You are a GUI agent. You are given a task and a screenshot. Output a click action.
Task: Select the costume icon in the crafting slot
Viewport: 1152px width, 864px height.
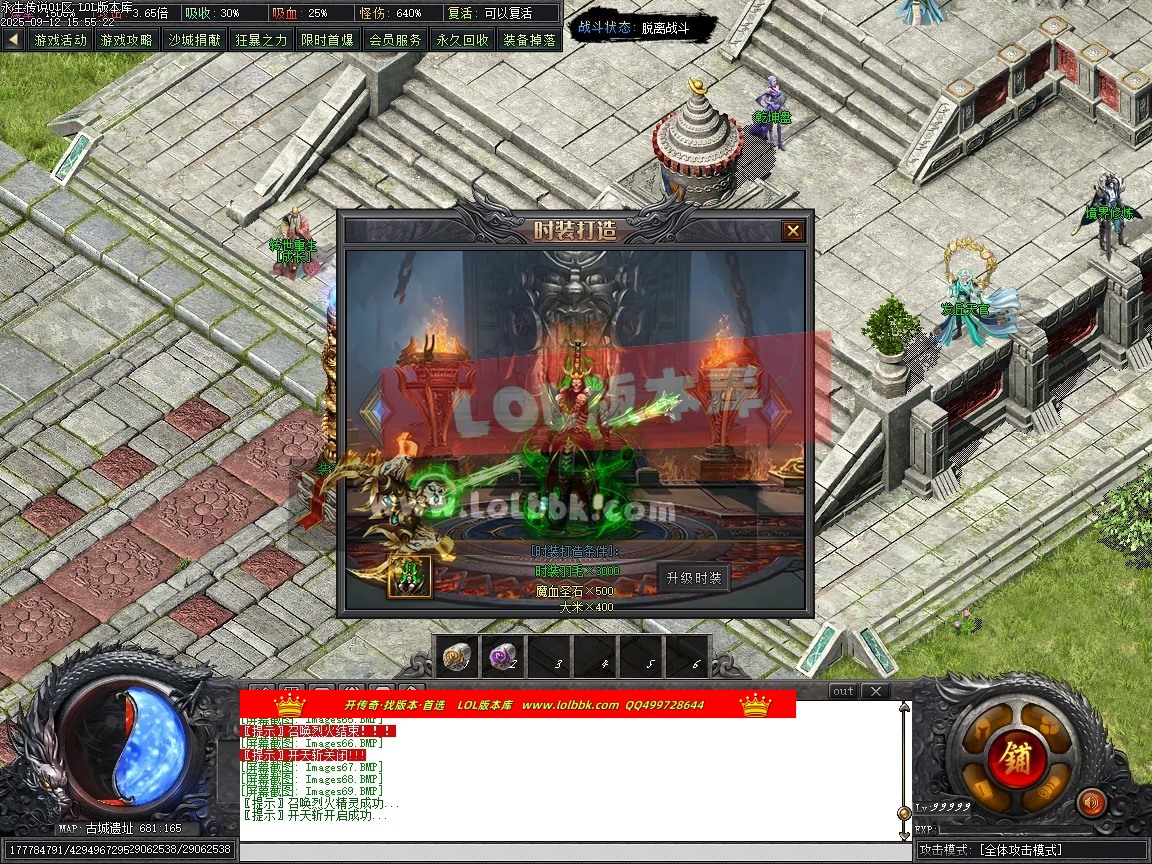pyautogui.click(x=410, y=576)
